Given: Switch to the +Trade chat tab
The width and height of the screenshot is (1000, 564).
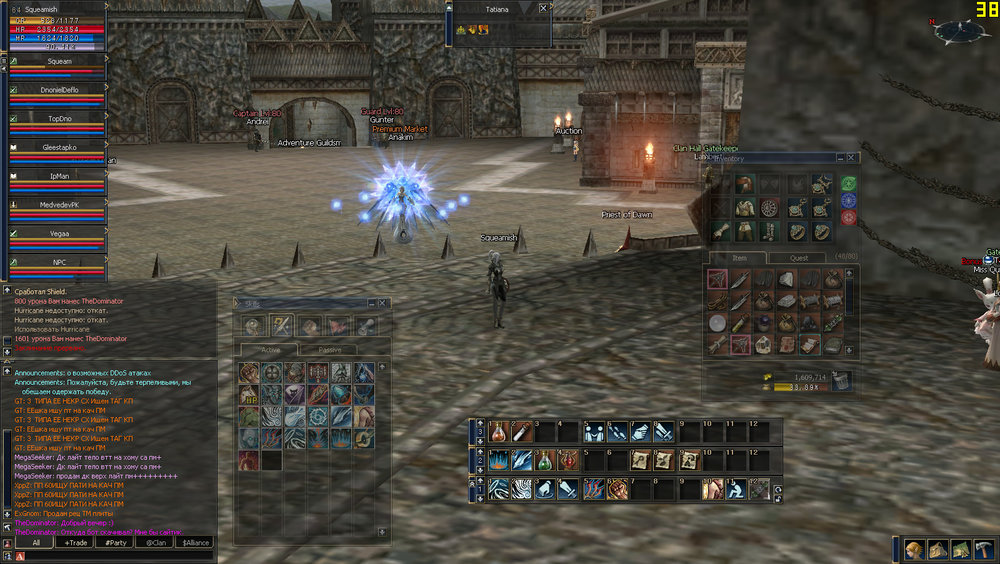Looking at the screenshot, I should [75, 543].
